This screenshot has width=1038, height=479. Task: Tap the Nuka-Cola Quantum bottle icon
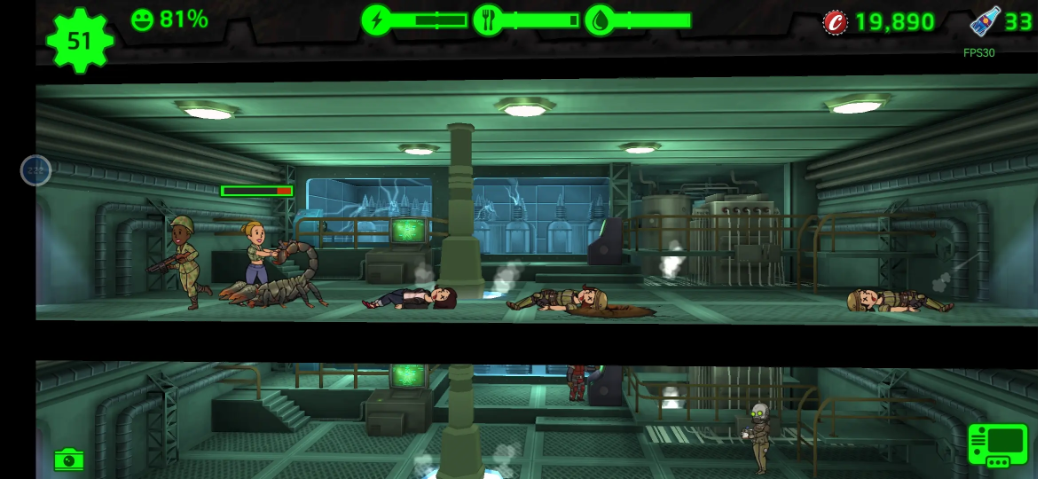985,22
